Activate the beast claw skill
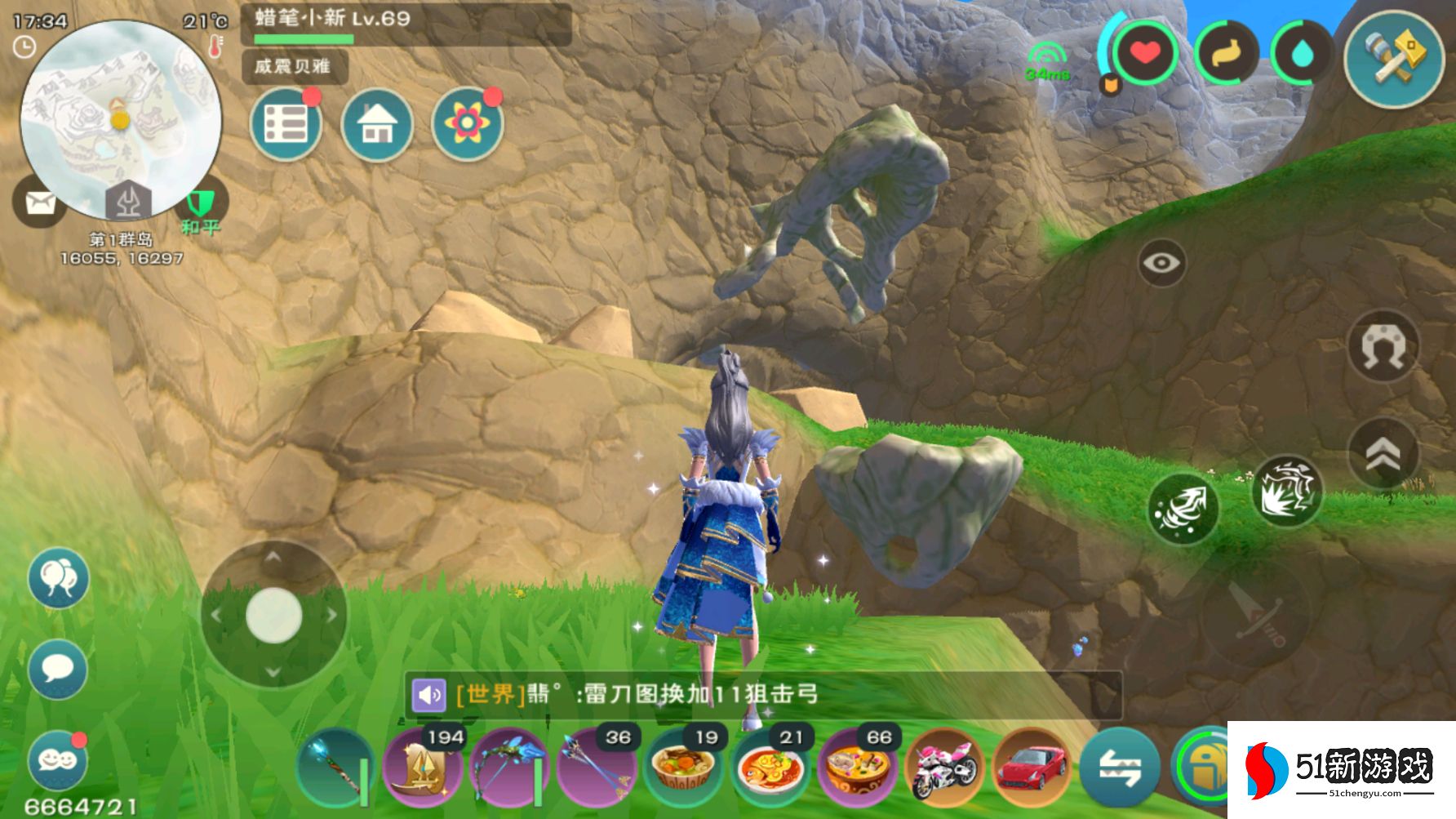This screenshot has height=819, width=1456. pos(1286,492)
